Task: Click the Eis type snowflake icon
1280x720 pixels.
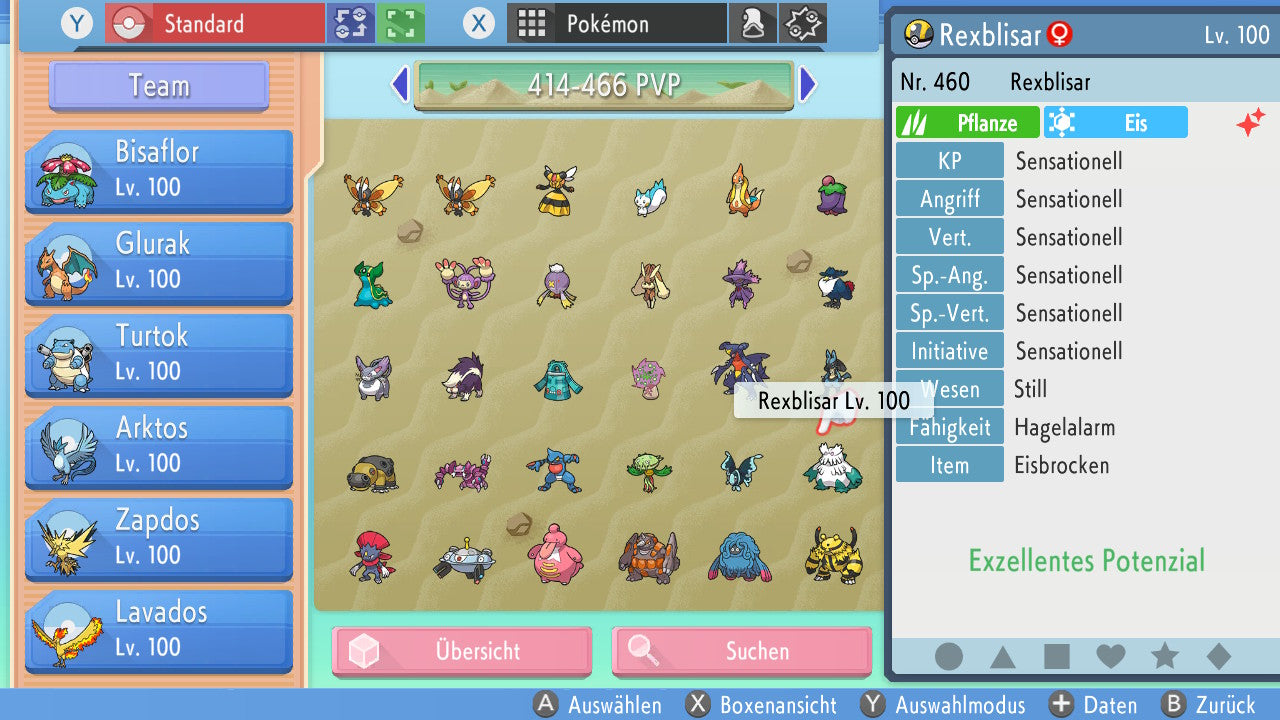Action: 1062,122
